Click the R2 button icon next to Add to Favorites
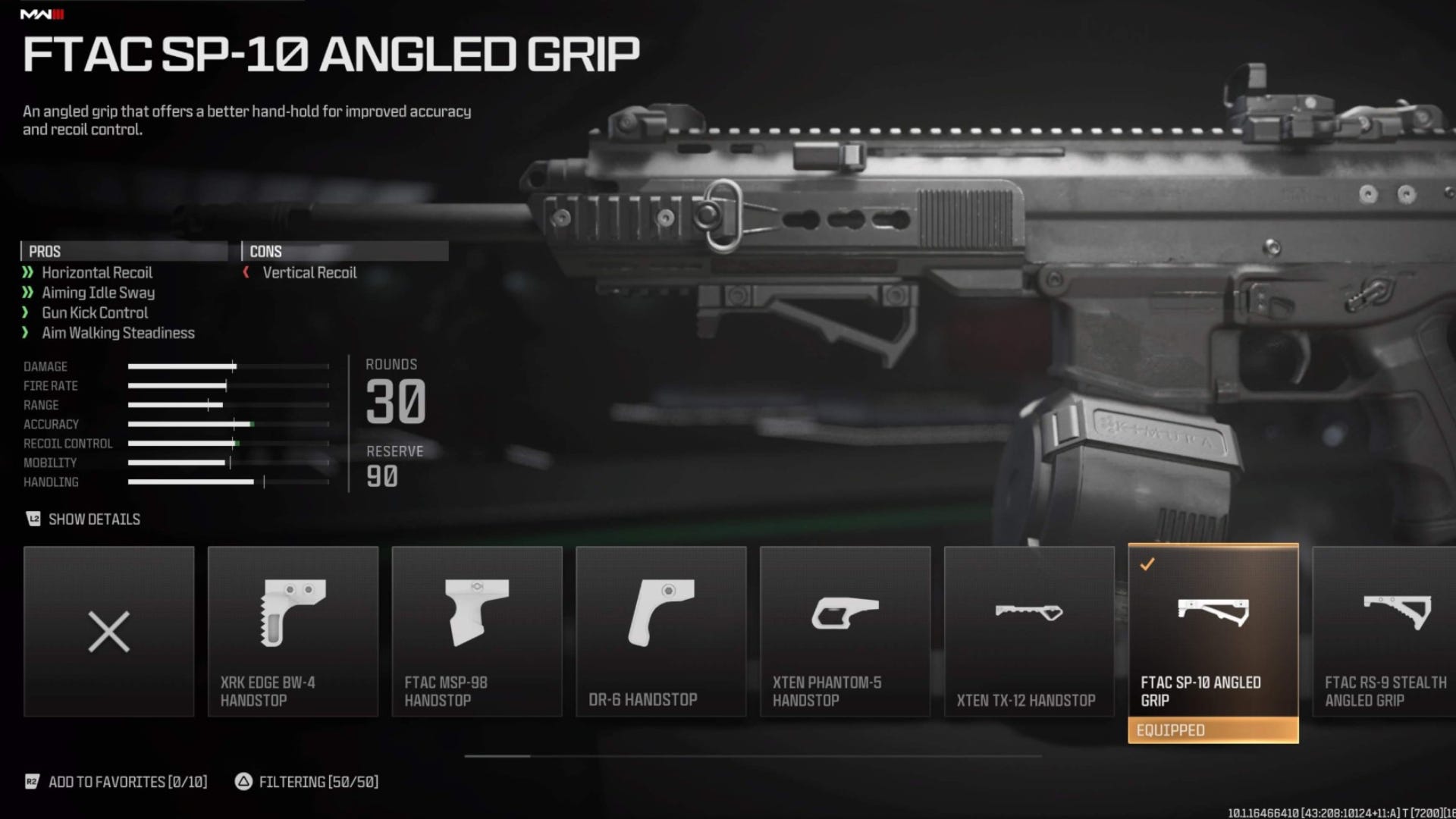Viewport: 1456px width, 819px height. pos(31,782)
